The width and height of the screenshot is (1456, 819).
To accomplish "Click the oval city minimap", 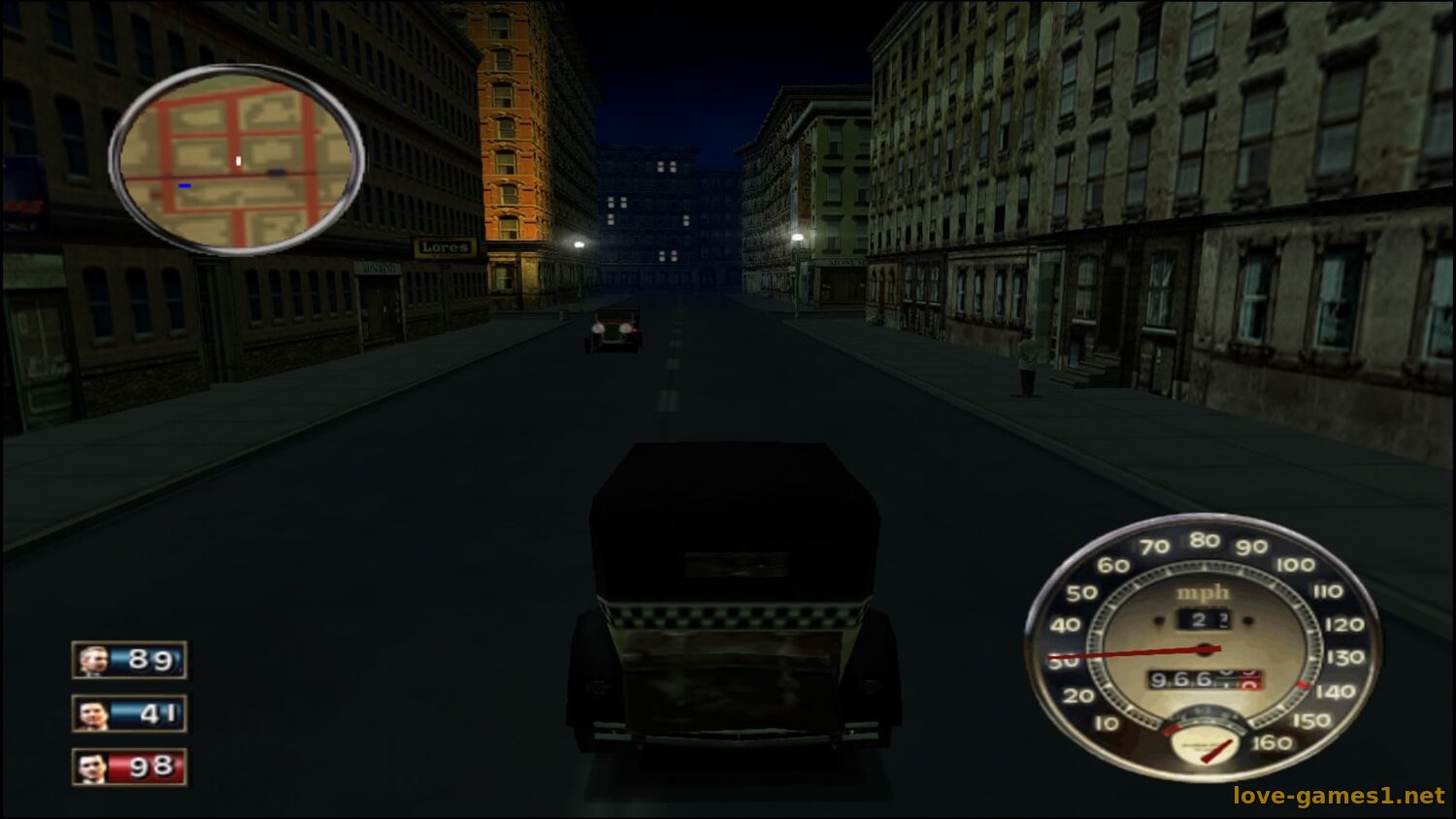I will click(x=236, y=160).
